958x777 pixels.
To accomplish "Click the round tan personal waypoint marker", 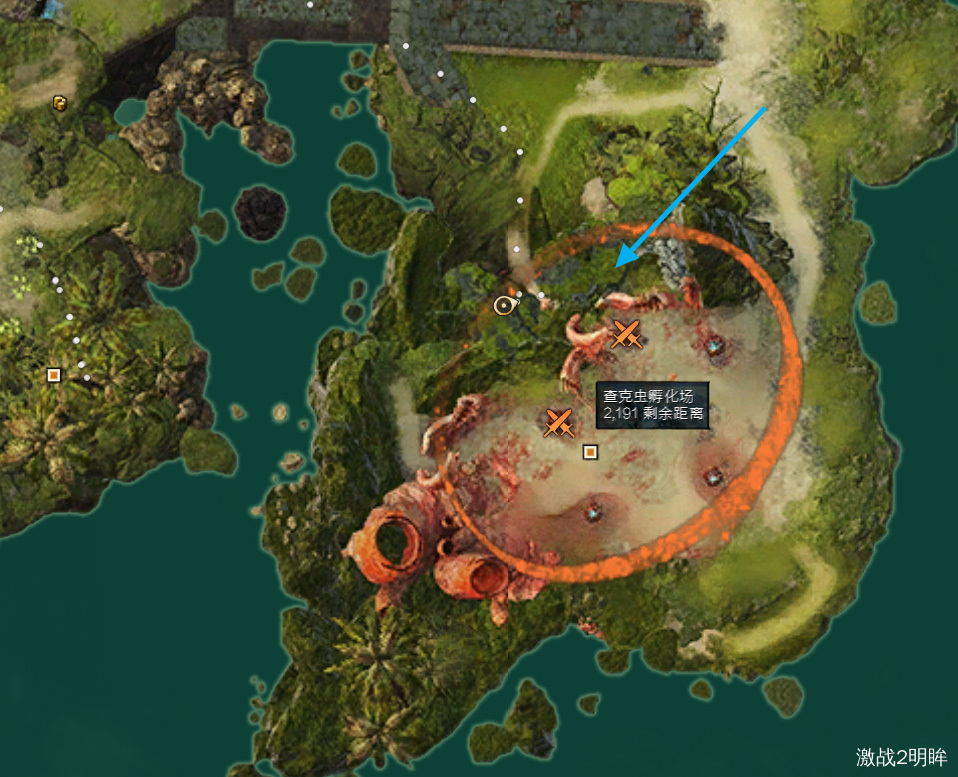I will pos(505,305).
